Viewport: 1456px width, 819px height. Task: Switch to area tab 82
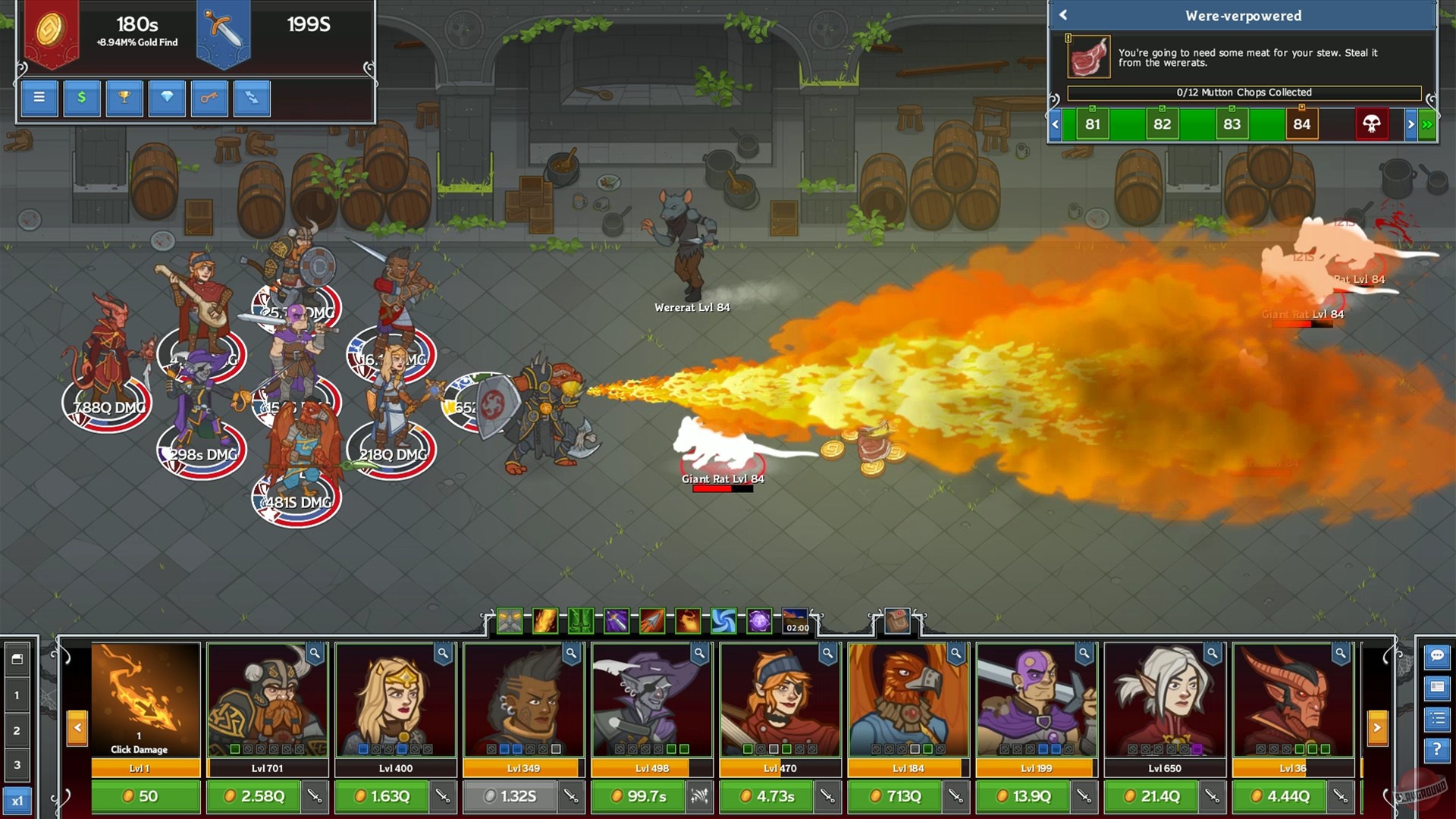[1162, 124]
